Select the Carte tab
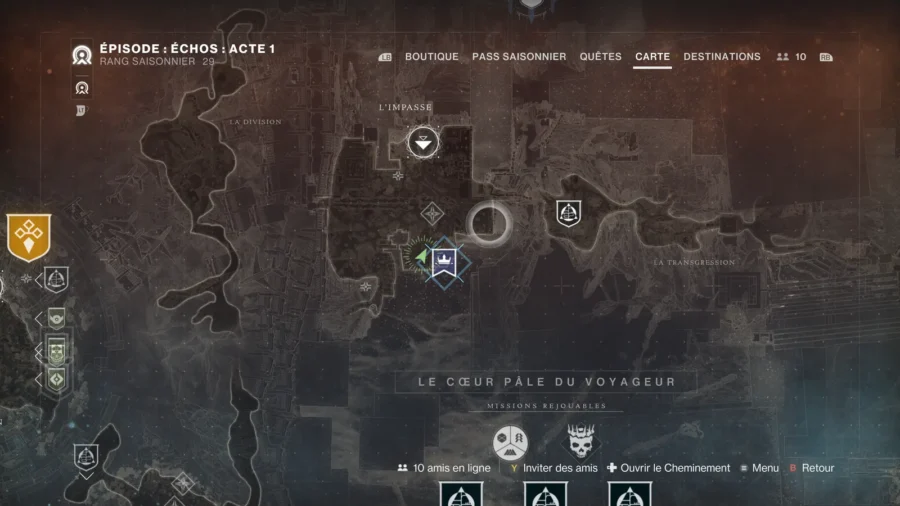The width and height of the screenshot is (900, 506). coord(652,57)
